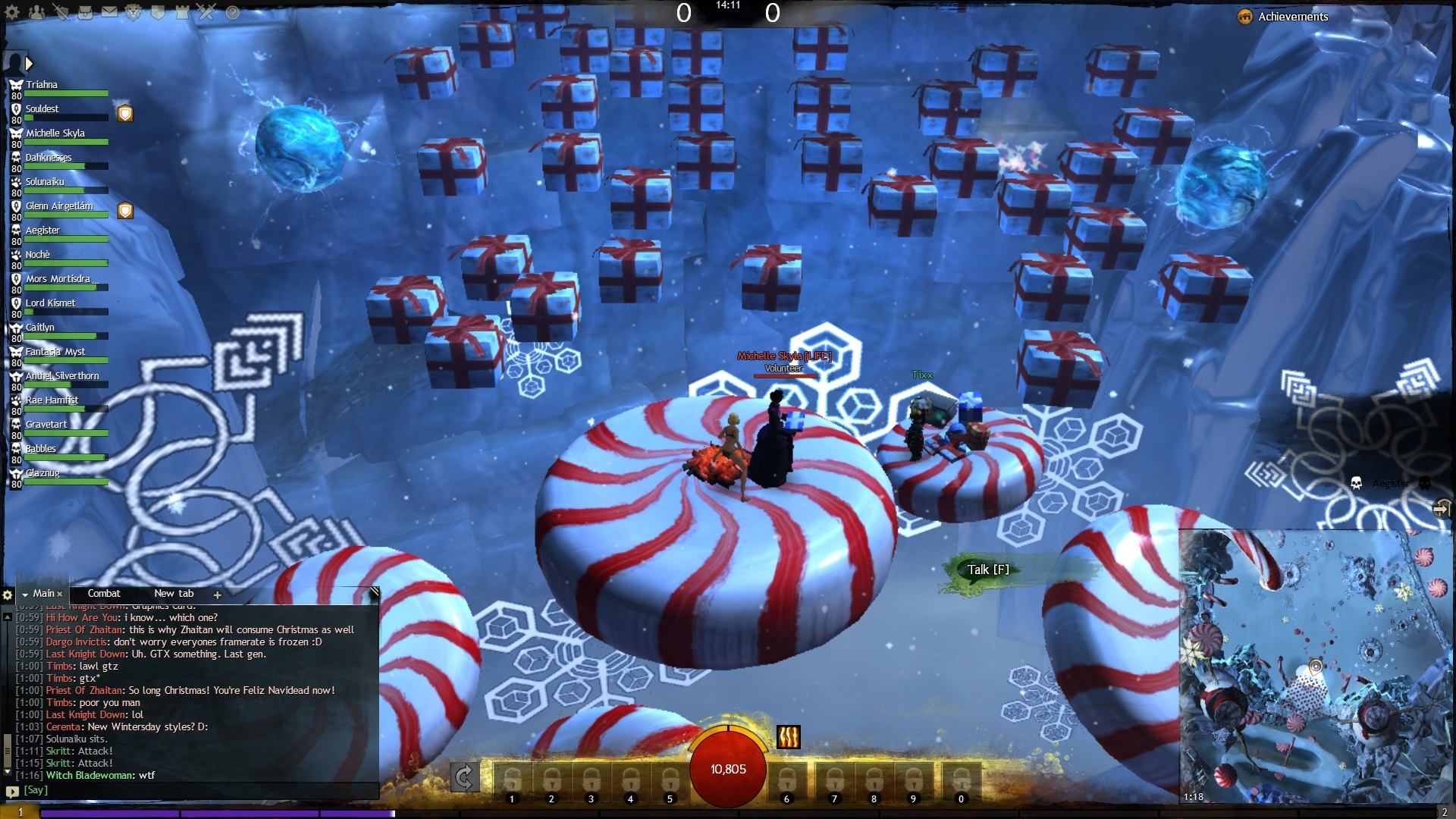Add a new chat tab with plus
Screen dimensions: 1456x819
click(x=218, y=595)
